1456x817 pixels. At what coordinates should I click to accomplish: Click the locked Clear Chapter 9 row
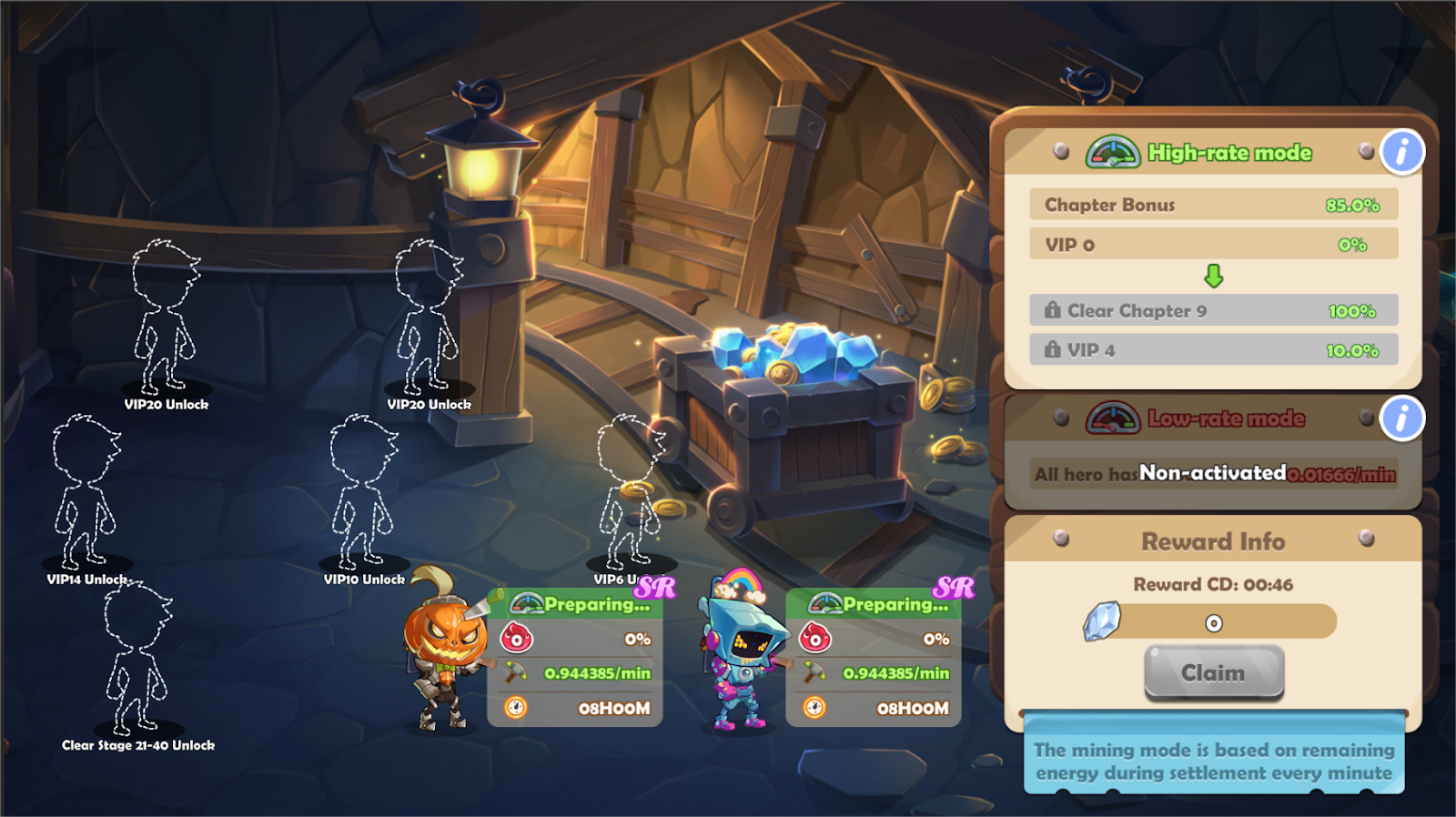[1213, 311]
